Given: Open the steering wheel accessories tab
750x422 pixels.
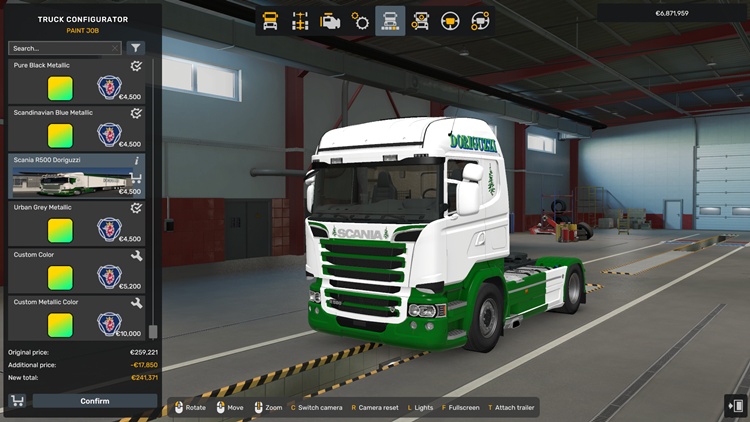Looking at the screenshot, I should click(480, 20).
